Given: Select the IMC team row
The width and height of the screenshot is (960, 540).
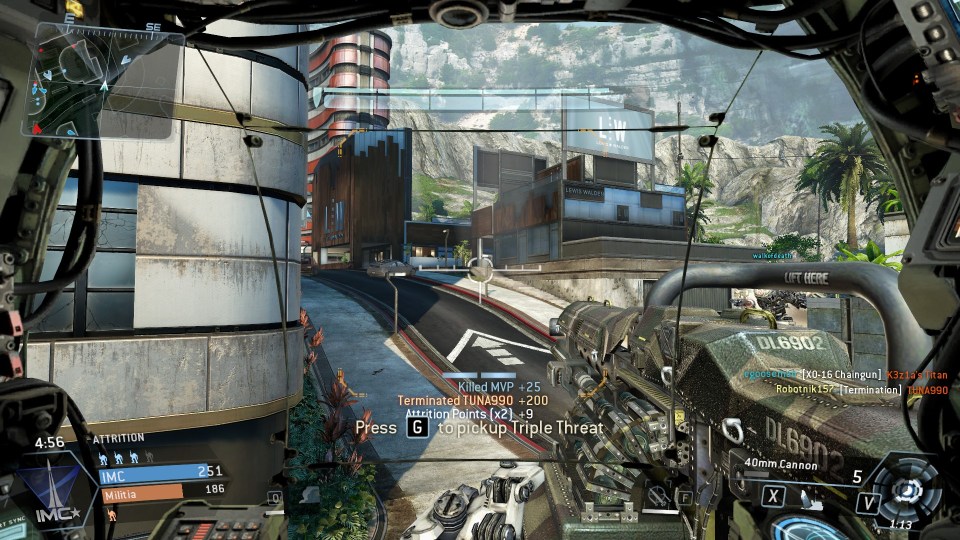Looking at the screenshot, I should 161,473.
